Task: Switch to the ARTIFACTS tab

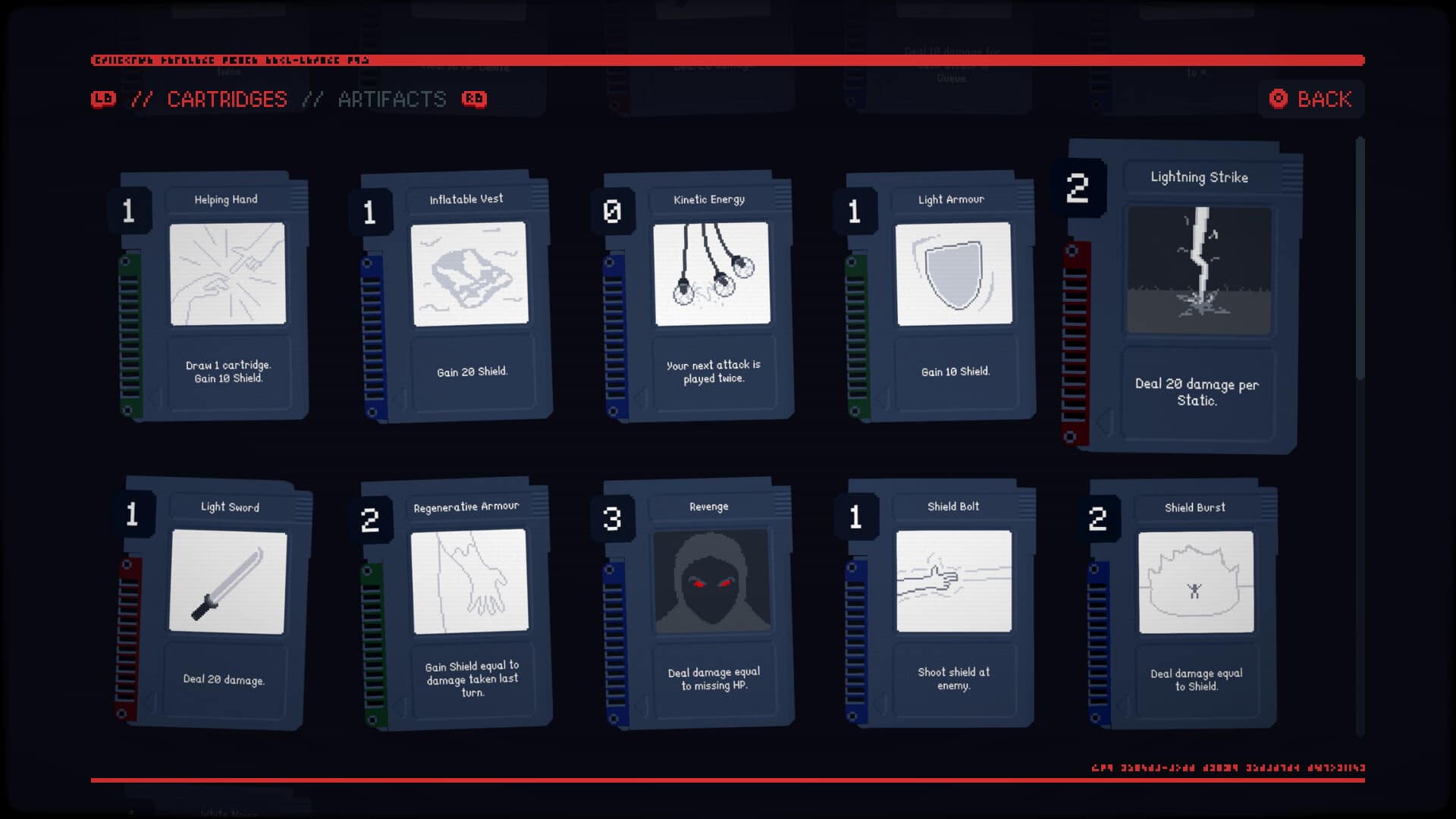Action: tap(392, 99)
